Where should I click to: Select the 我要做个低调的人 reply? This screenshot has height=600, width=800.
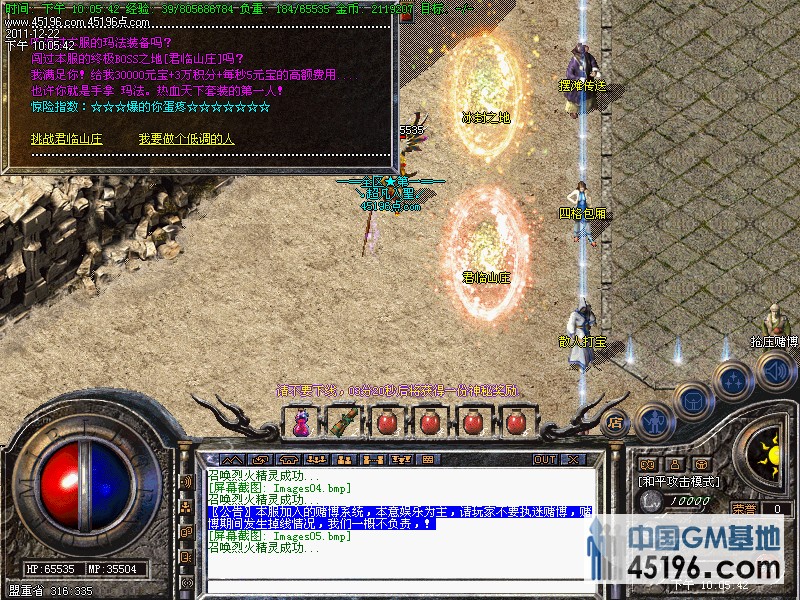click(x=186, y=139)
